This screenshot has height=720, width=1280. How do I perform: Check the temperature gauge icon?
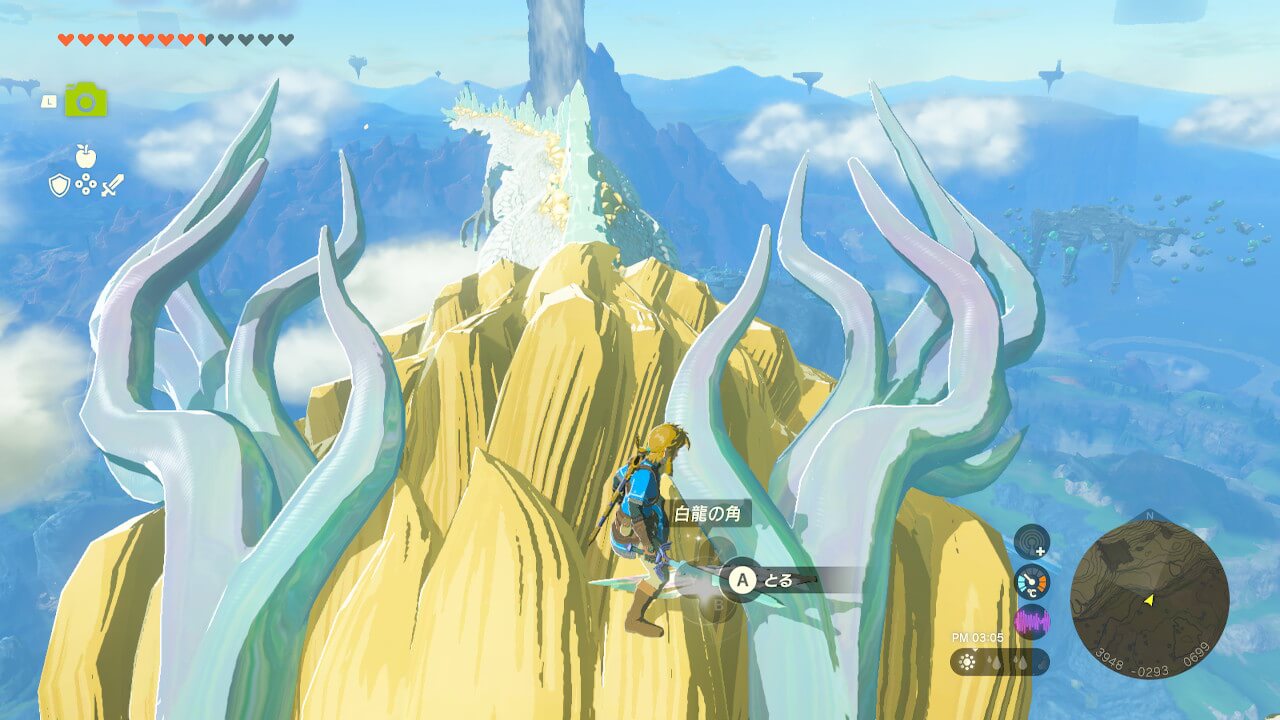(x=1032, y=582)
